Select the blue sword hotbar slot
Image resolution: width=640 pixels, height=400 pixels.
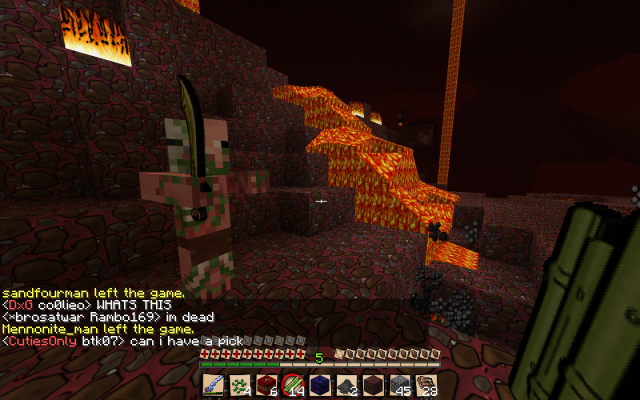[x=214, y=385]
